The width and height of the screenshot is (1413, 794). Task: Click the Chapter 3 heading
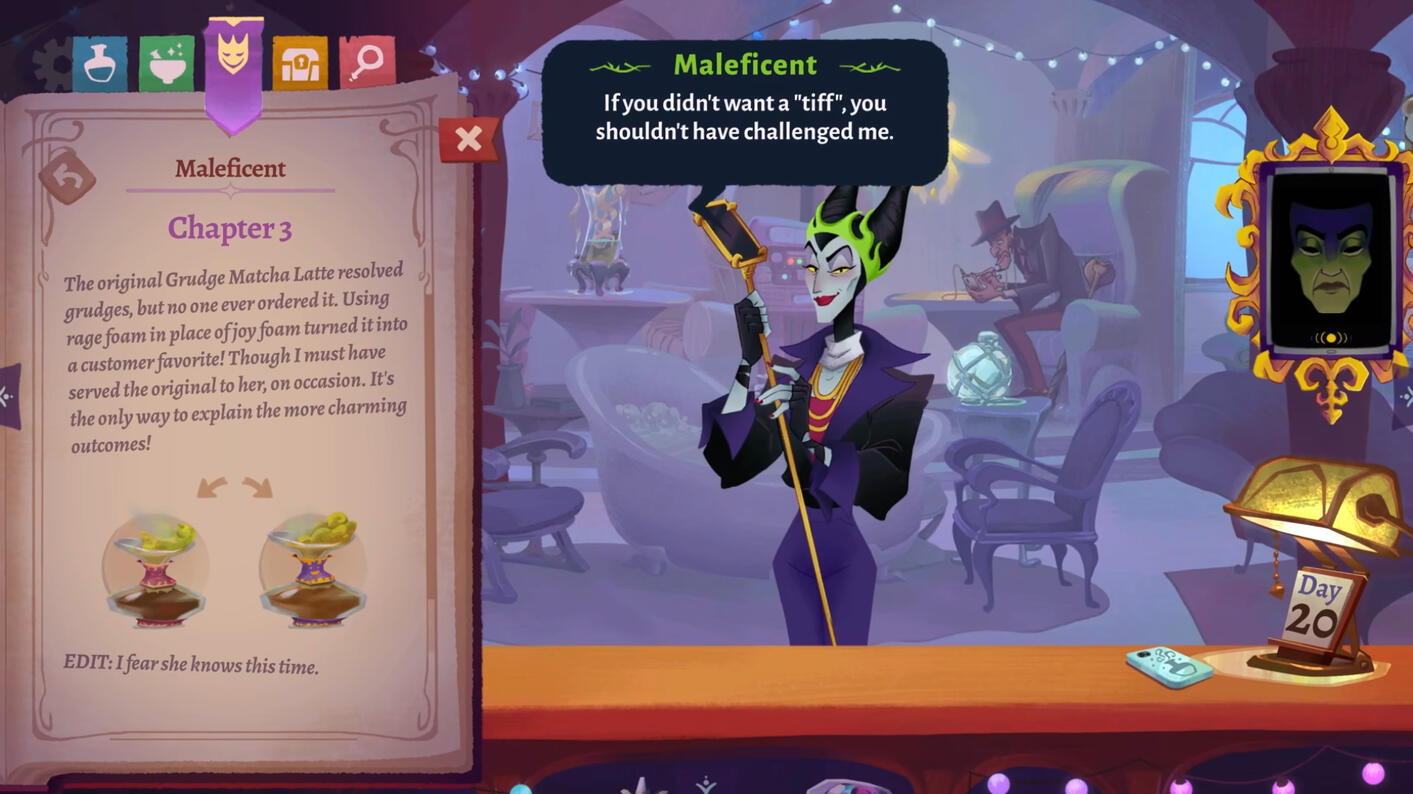[x=229, y=228]
